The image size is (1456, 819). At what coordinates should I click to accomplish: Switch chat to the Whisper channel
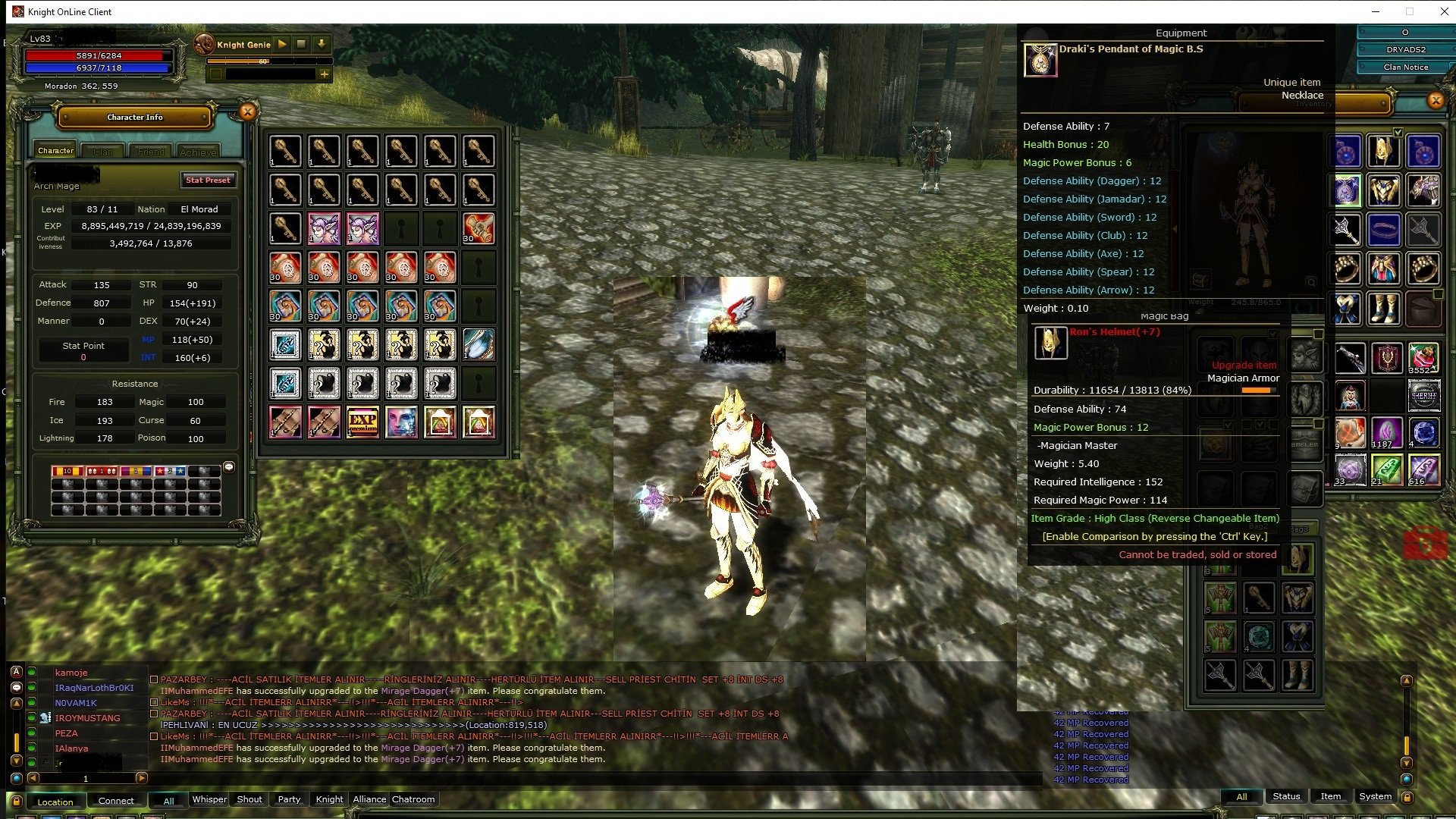pyautogui.click(x=209, y=799)
